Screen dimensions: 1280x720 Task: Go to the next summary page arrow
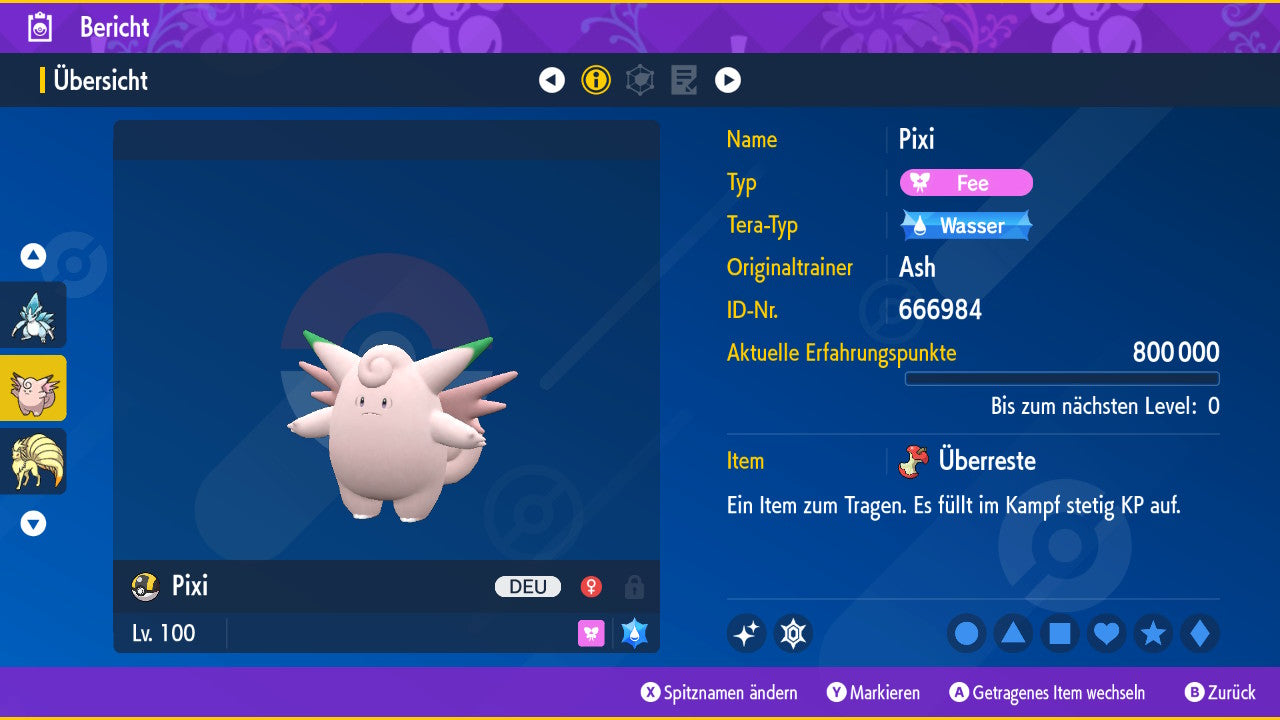coord(728,80)
